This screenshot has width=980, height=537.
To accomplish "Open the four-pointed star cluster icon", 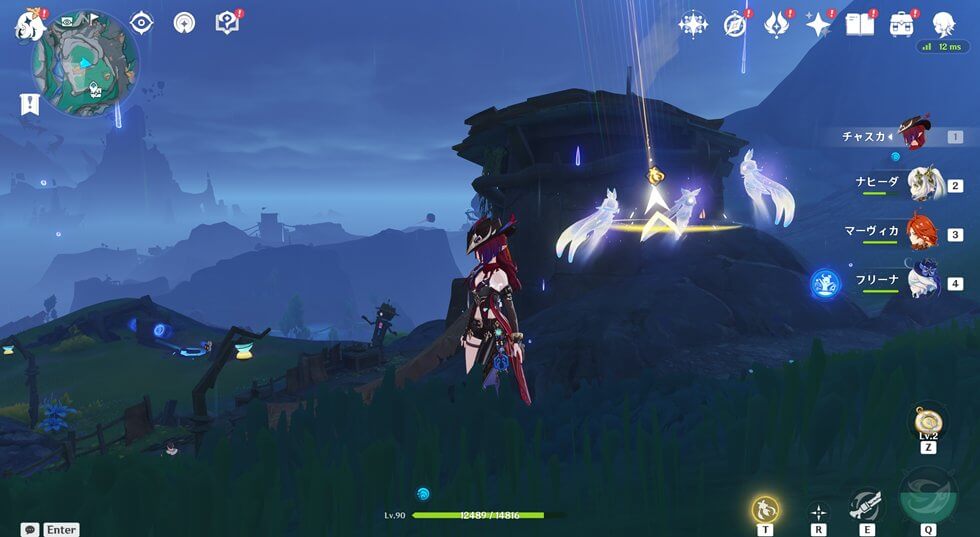I will click(x=692, y=24).
